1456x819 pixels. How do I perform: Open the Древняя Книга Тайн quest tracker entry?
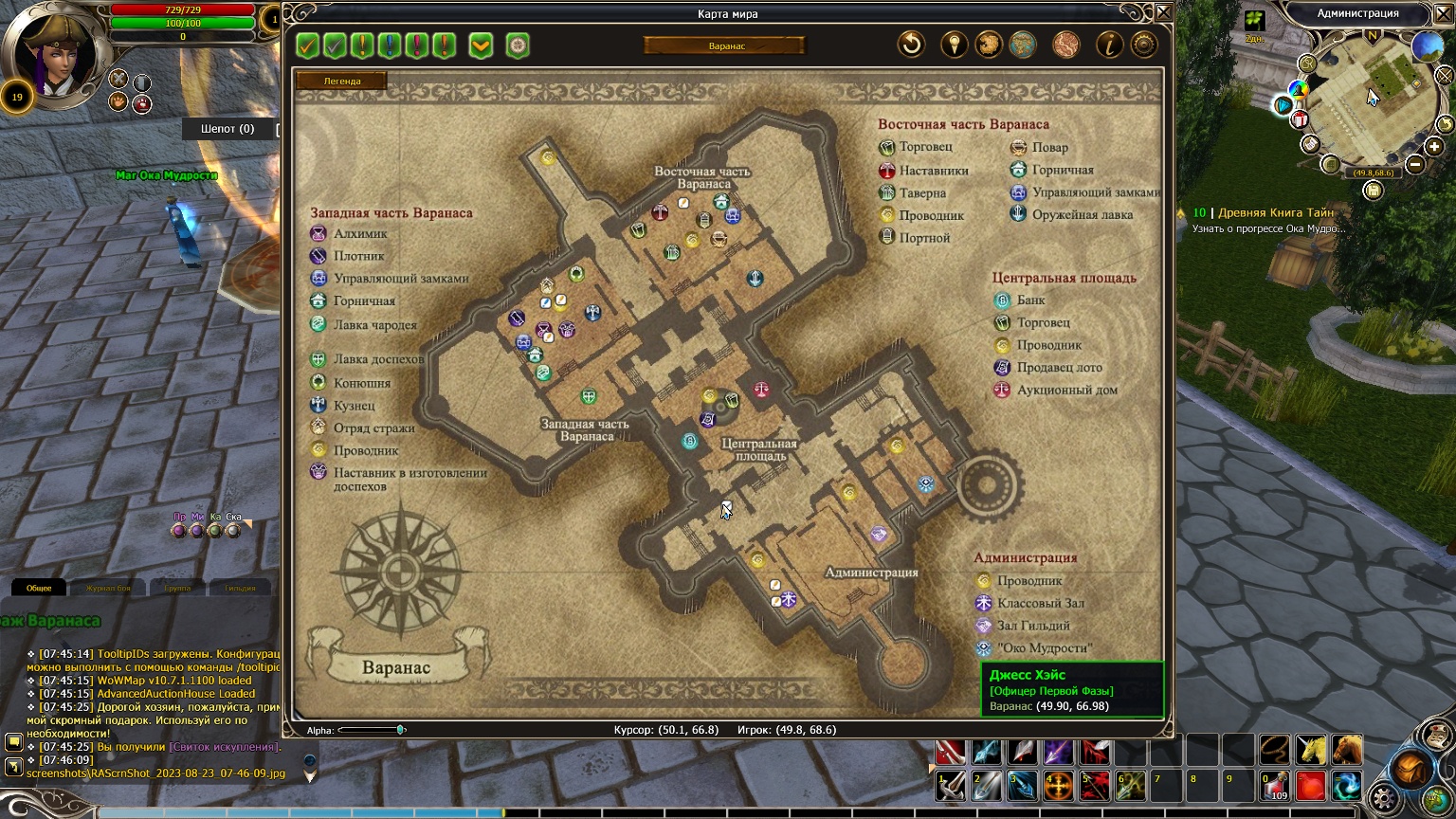(1275, 213)
